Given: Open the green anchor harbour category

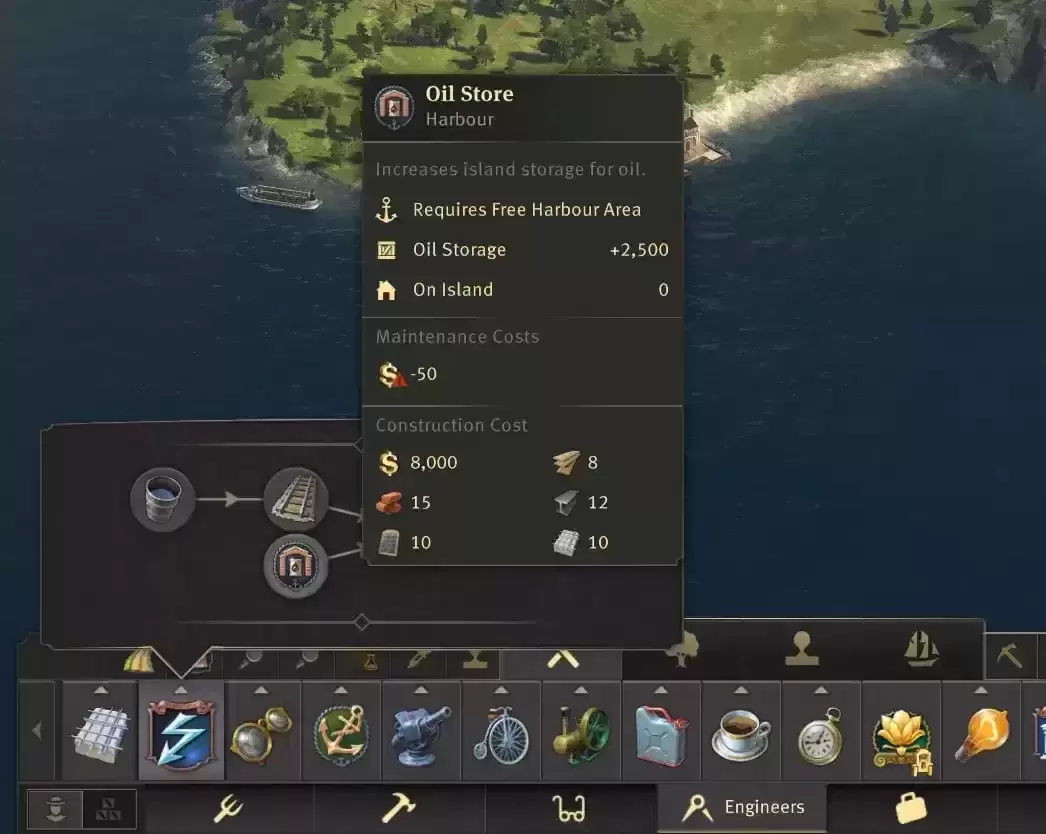Looking at the screenshot, I should coord(341,732).
